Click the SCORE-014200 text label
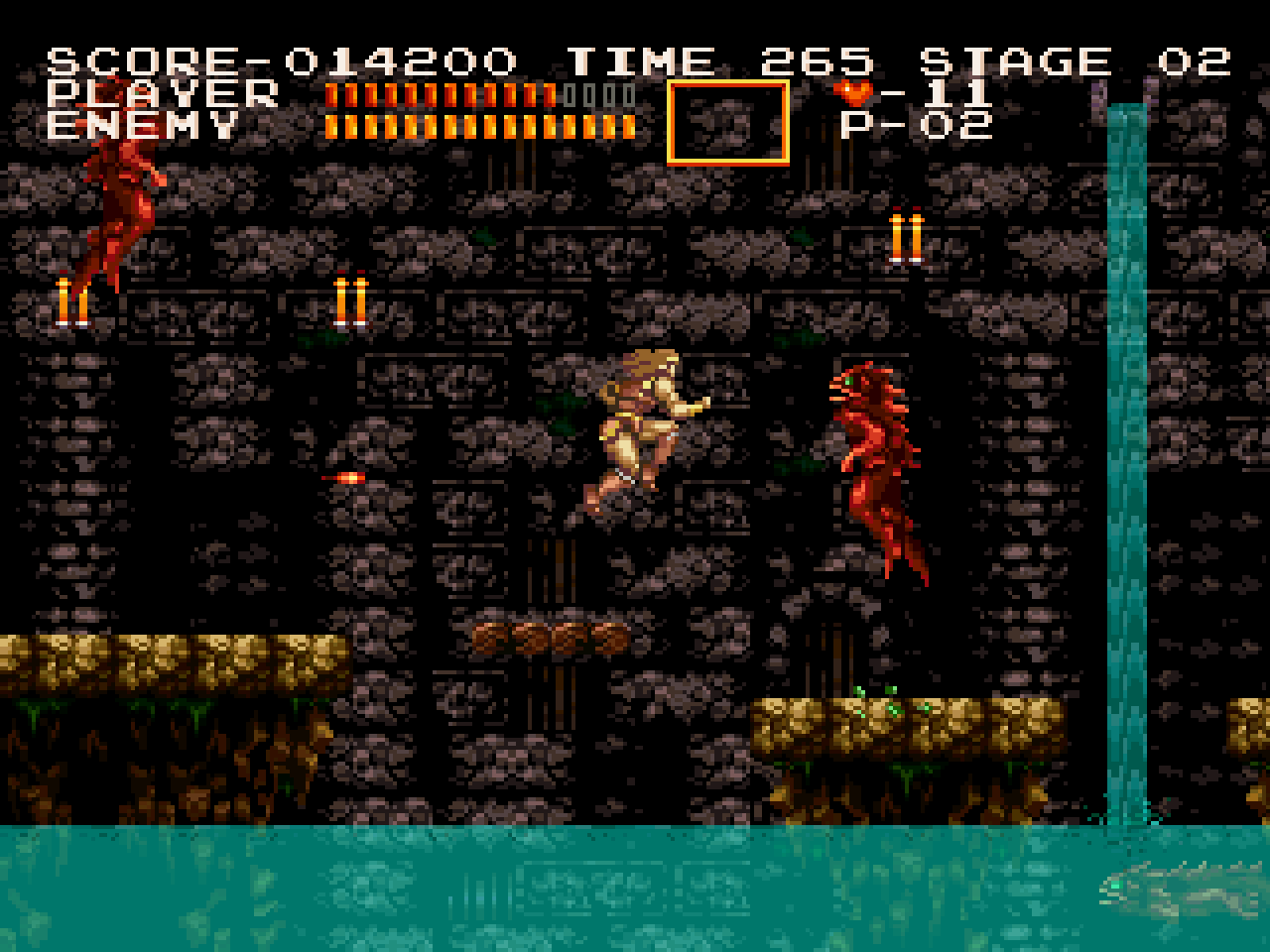The width and height of the screenshot is (1270, 952). 278,59
